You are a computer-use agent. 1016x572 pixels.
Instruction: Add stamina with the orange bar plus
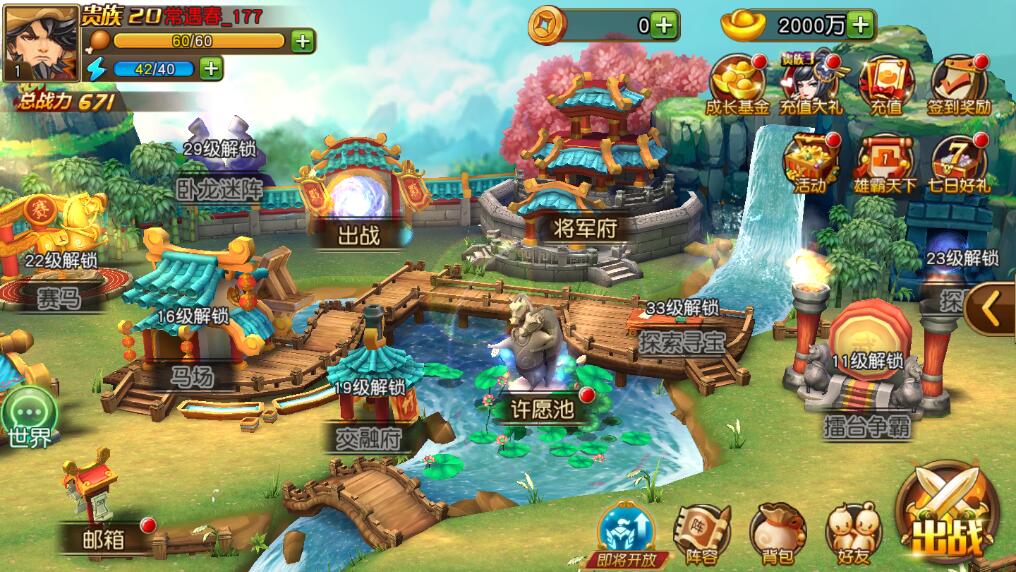tap(302, 41)
